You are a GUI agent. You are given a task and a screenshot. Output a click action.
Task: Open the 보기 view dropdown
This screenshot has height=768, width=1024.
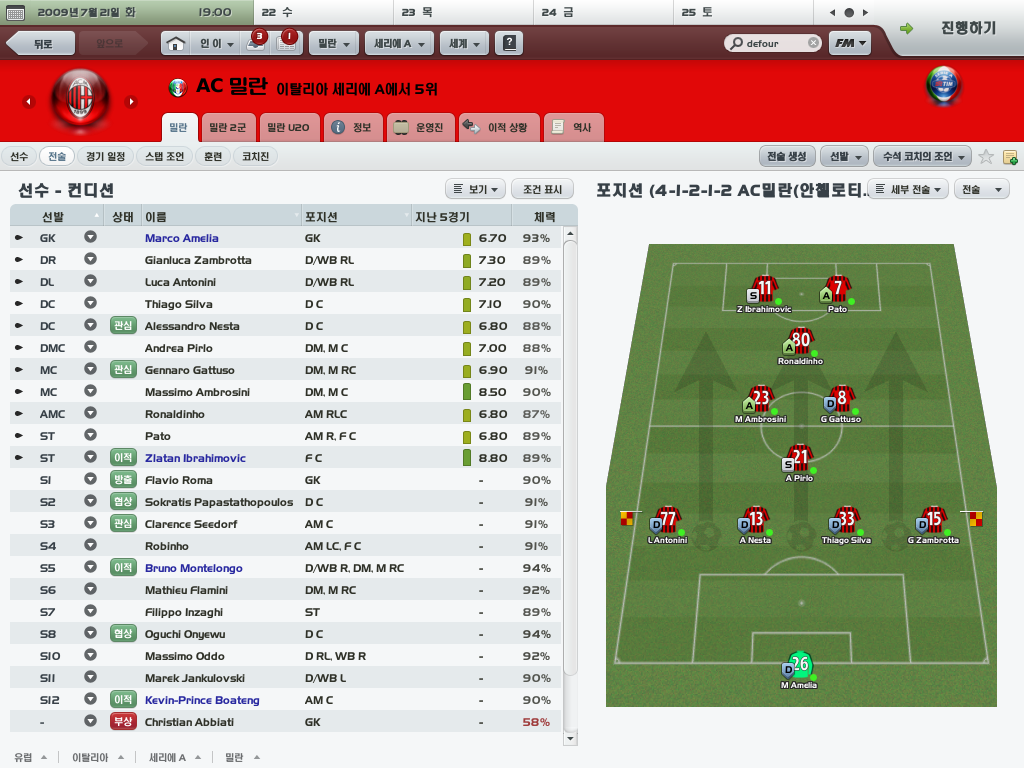click(475, 189)
